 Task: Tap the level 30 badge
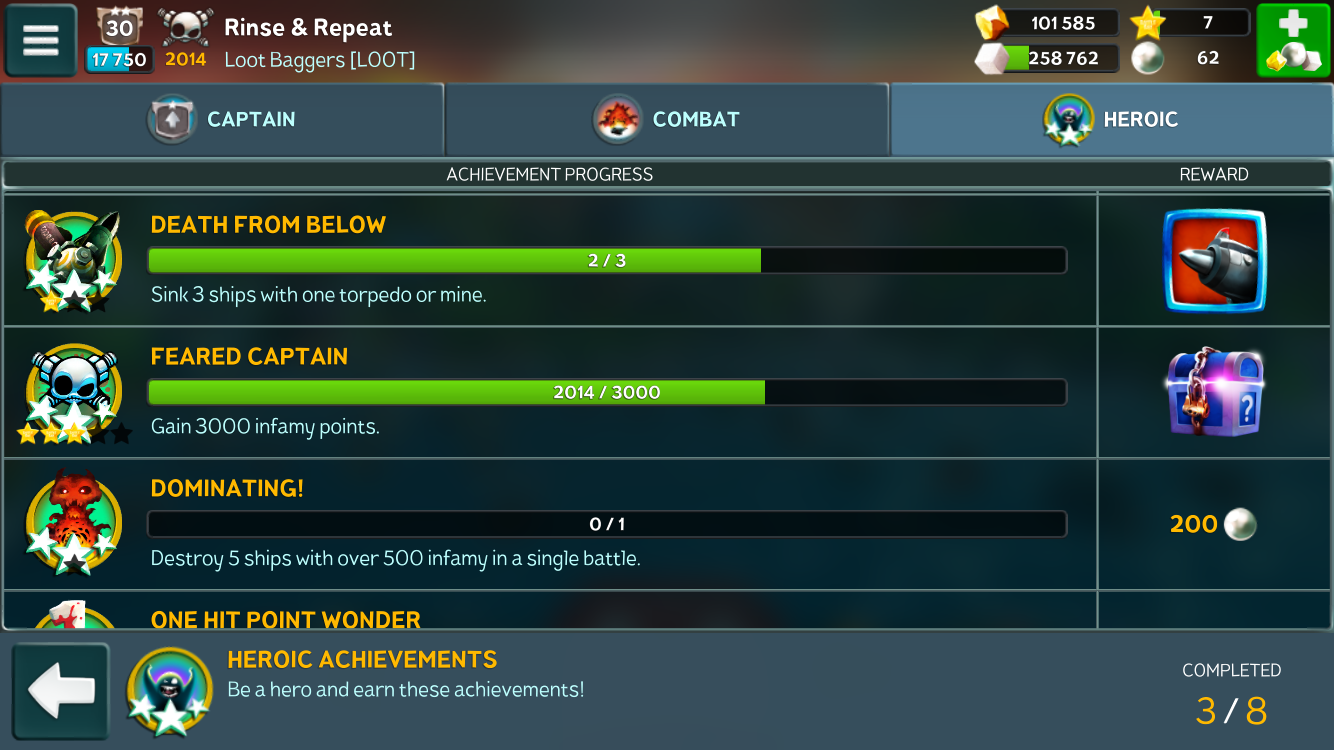pos(119,28)
